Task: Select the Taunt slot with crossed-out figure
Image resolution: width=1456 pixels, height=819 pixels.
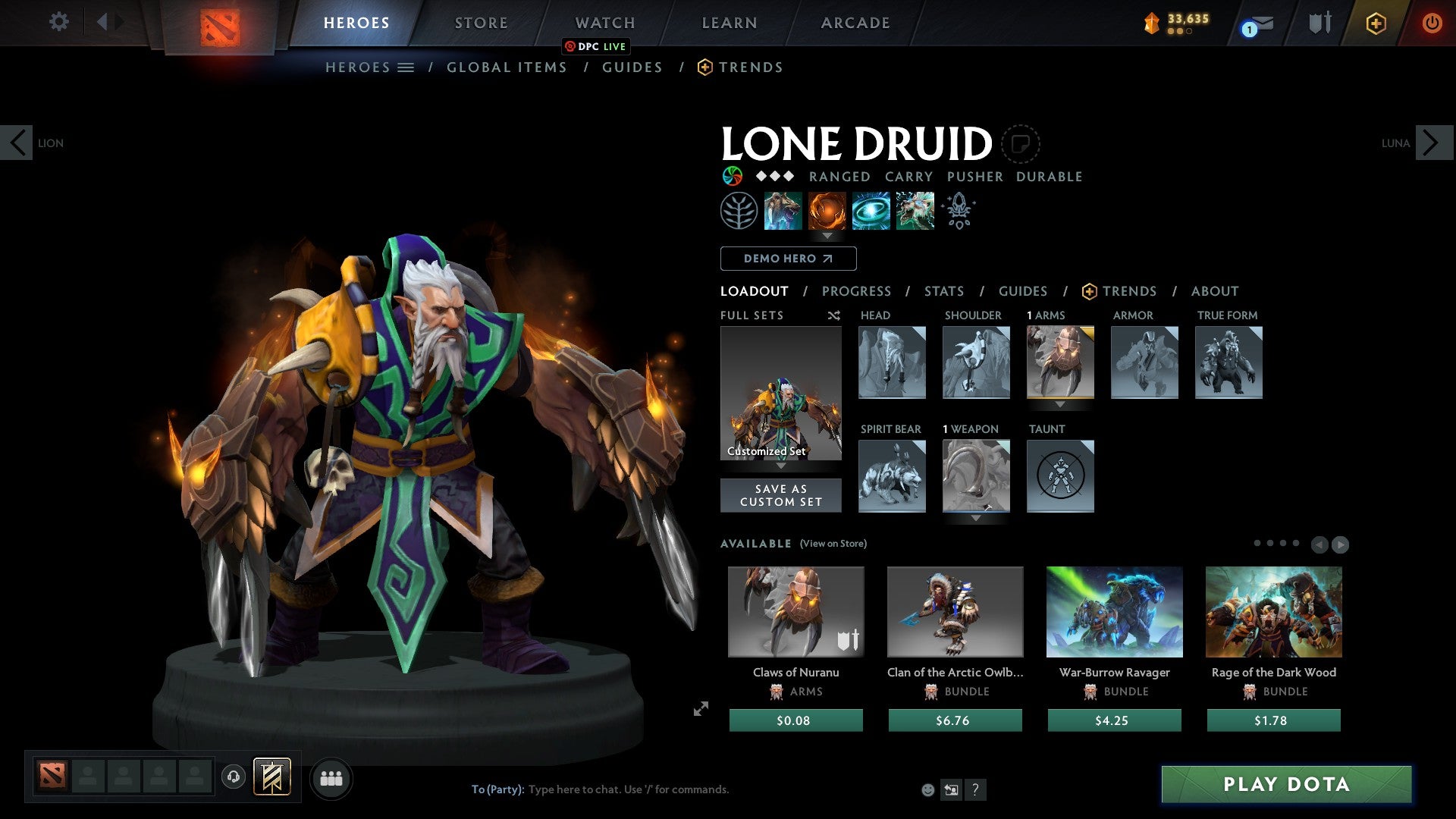Action: point(1060,476)
